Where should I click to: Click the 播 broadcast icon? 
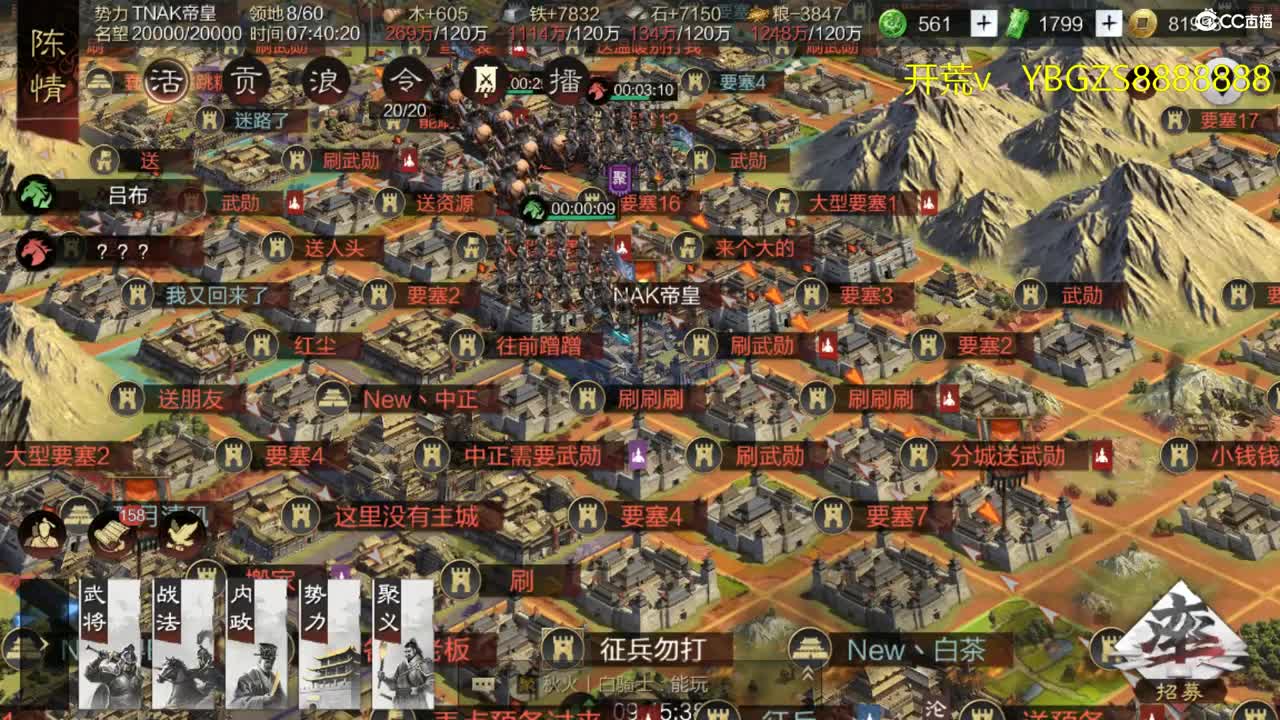pyautogui.click(x=563, y=82)
